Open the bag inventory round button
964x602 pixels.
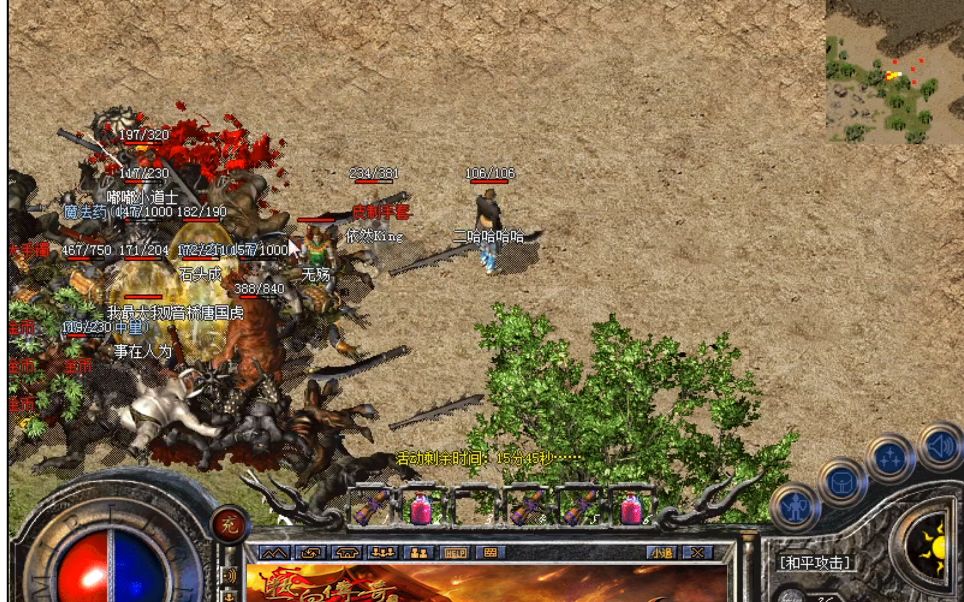(x=841, y=483)
